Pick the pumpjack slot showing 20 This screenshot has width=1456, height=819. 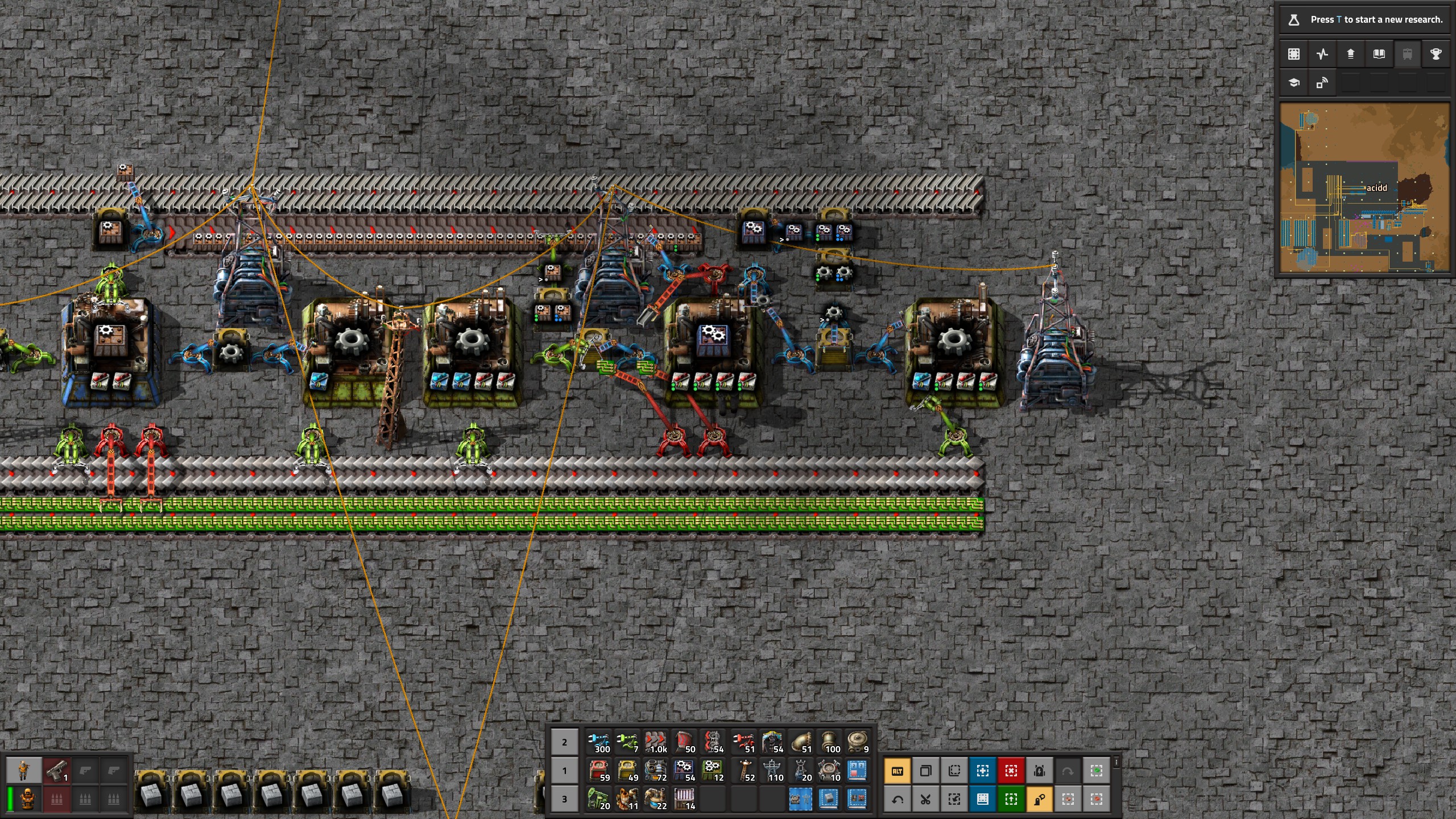pyautogui.click(x=599, y=799)
